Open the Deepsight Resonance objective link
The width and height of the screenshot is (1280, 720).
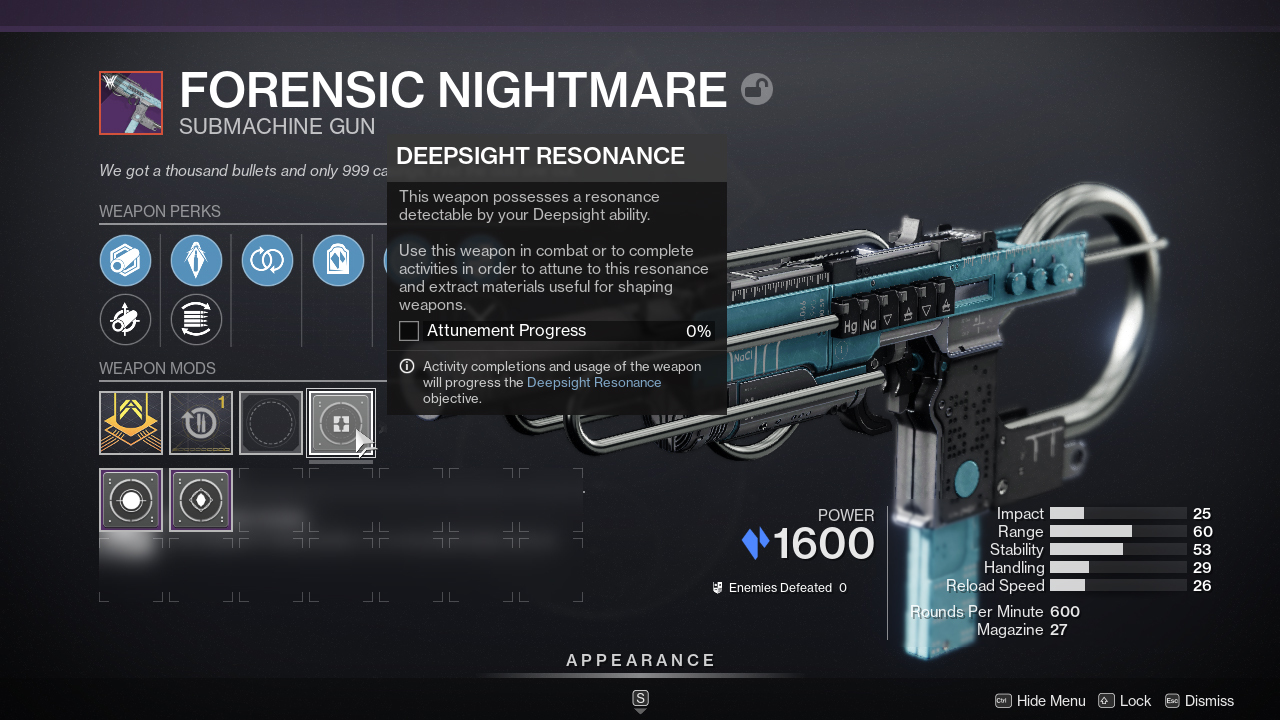(594, 382)
